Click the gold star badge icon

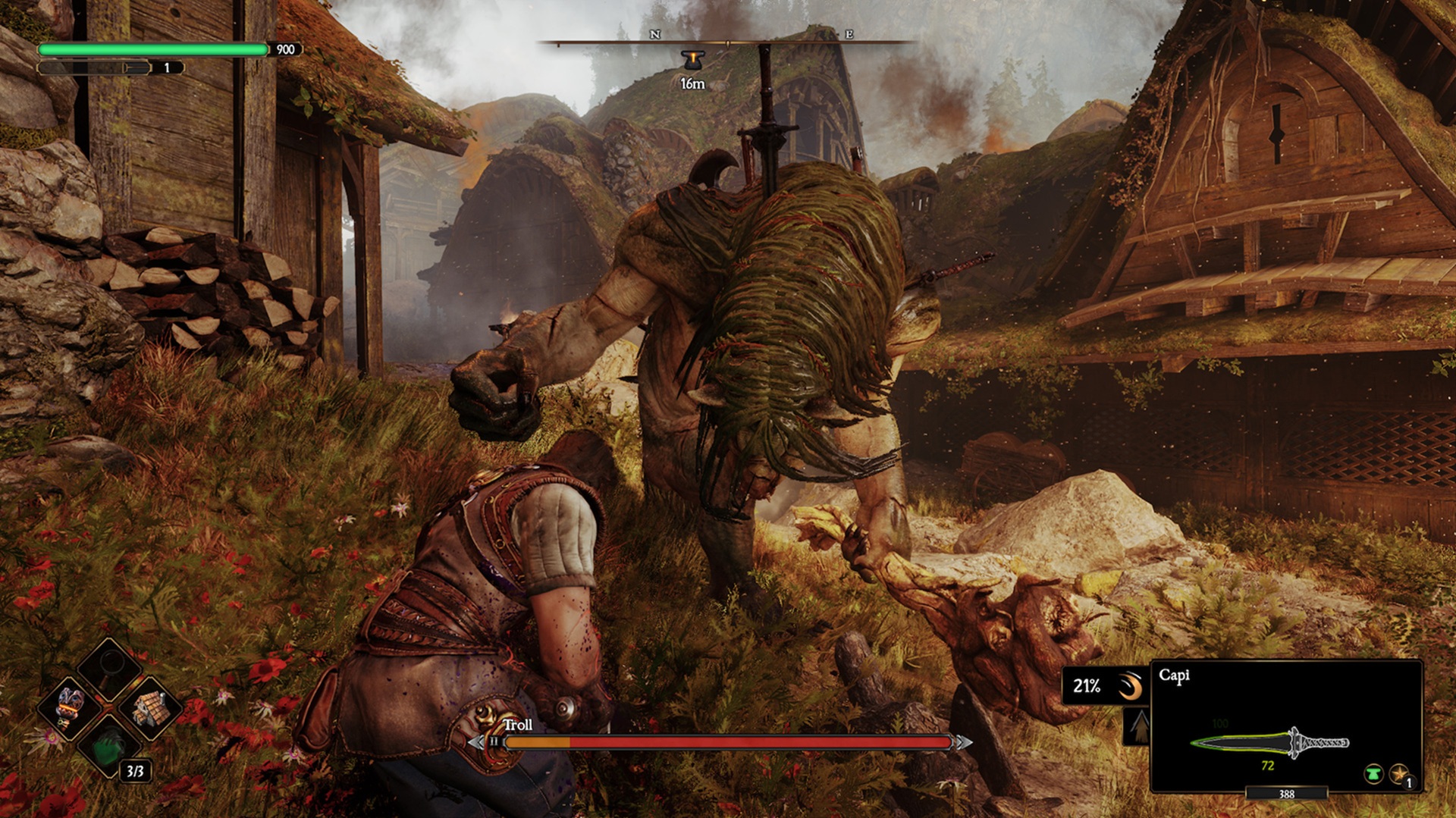click(x=1398, y=774)
